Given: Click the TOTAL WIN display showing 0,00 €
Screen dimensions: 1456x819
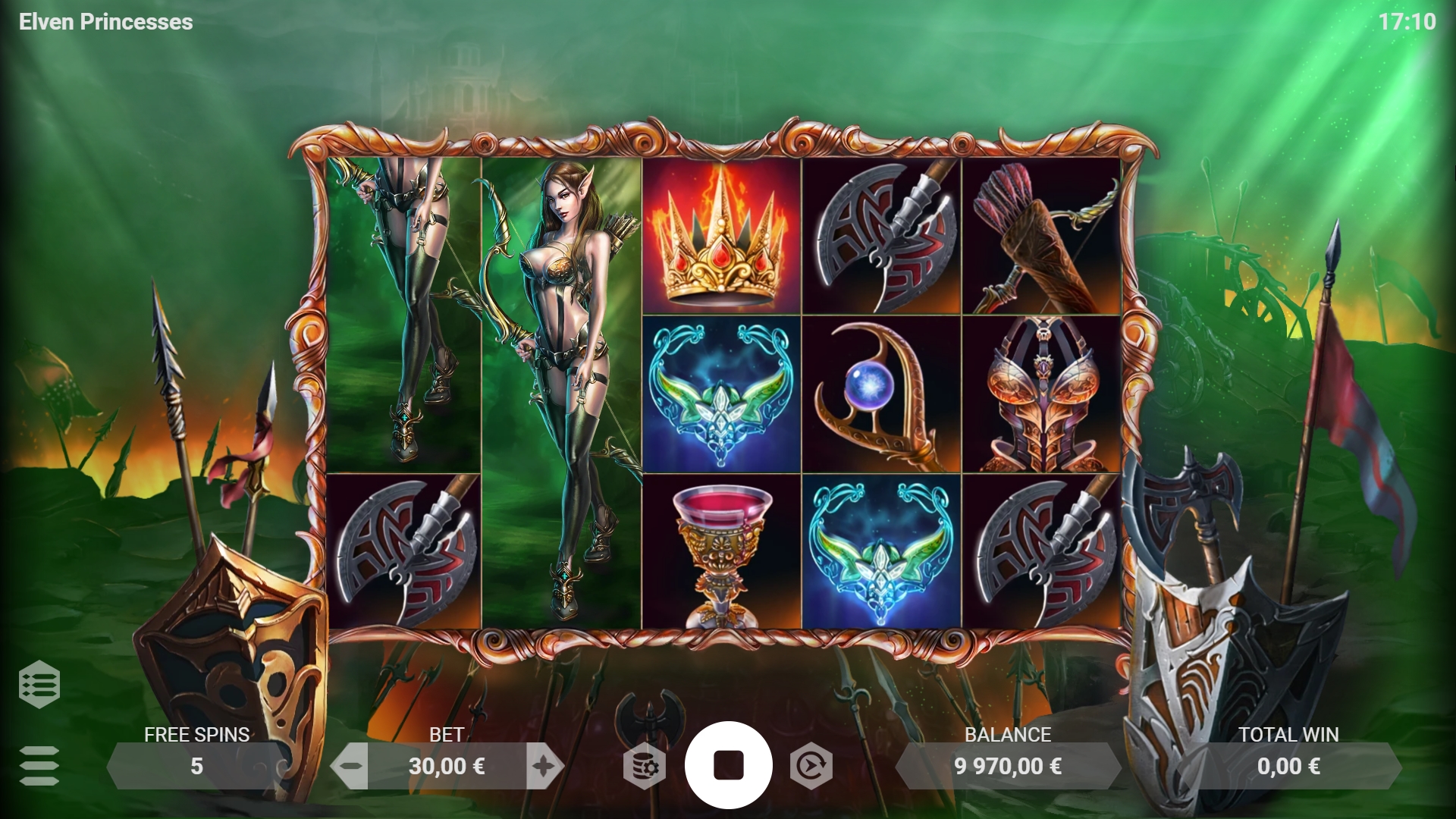Looking at the screenshot, I should coord(1288,765).
